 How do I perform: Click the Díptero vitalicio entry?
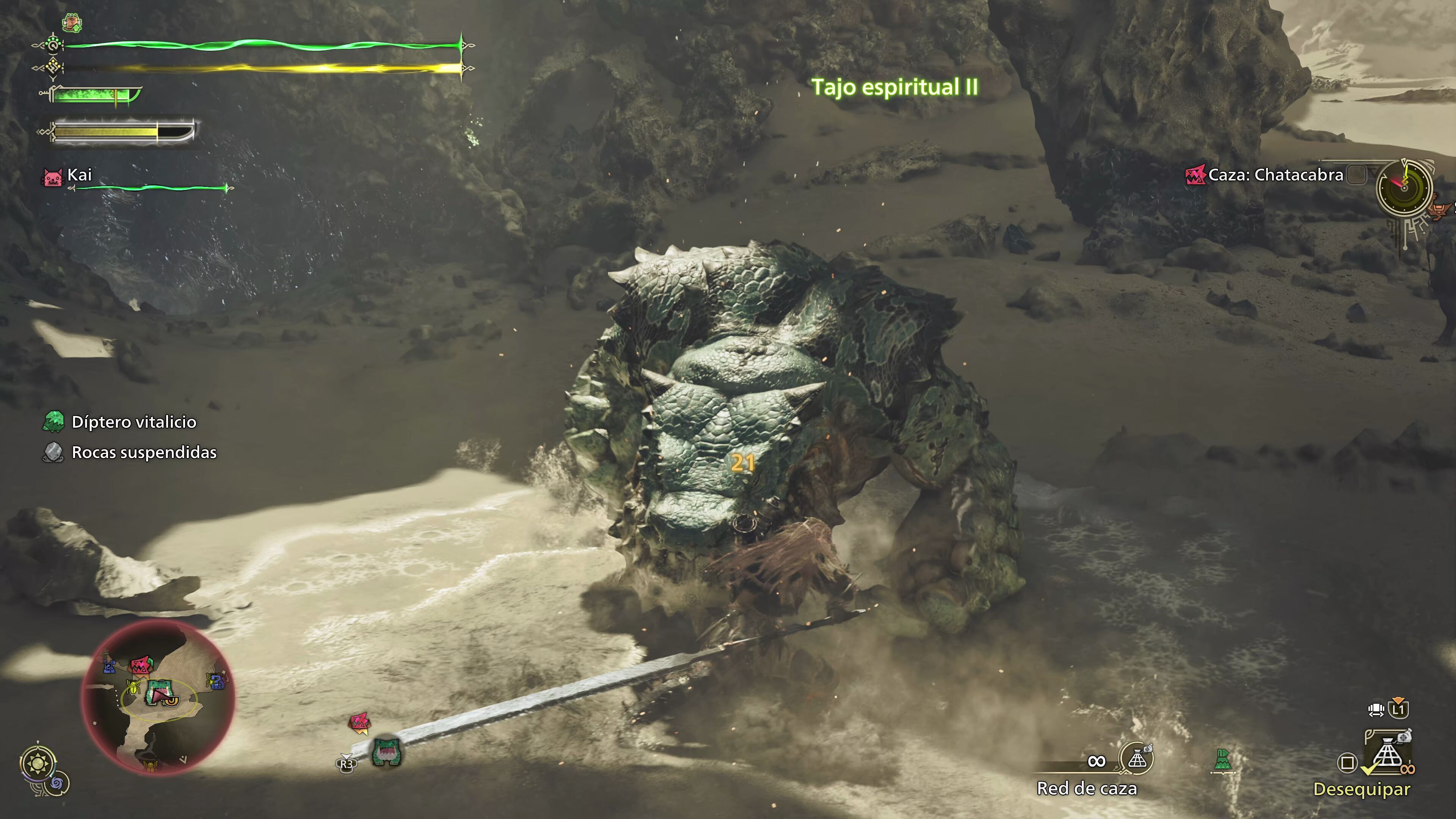coord(133,422)
